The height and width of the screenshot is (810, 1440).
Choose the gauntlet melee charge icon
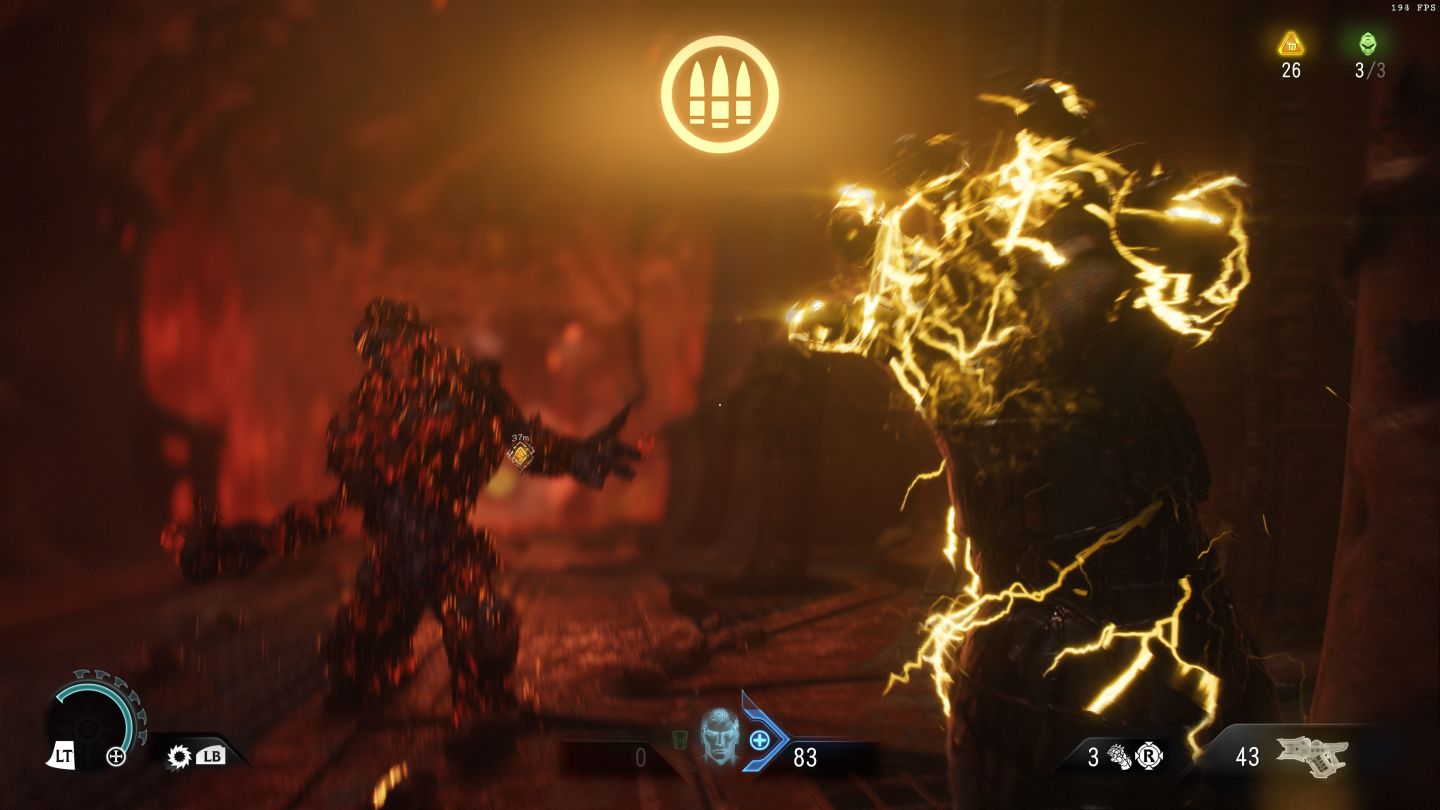[1119, 757]
